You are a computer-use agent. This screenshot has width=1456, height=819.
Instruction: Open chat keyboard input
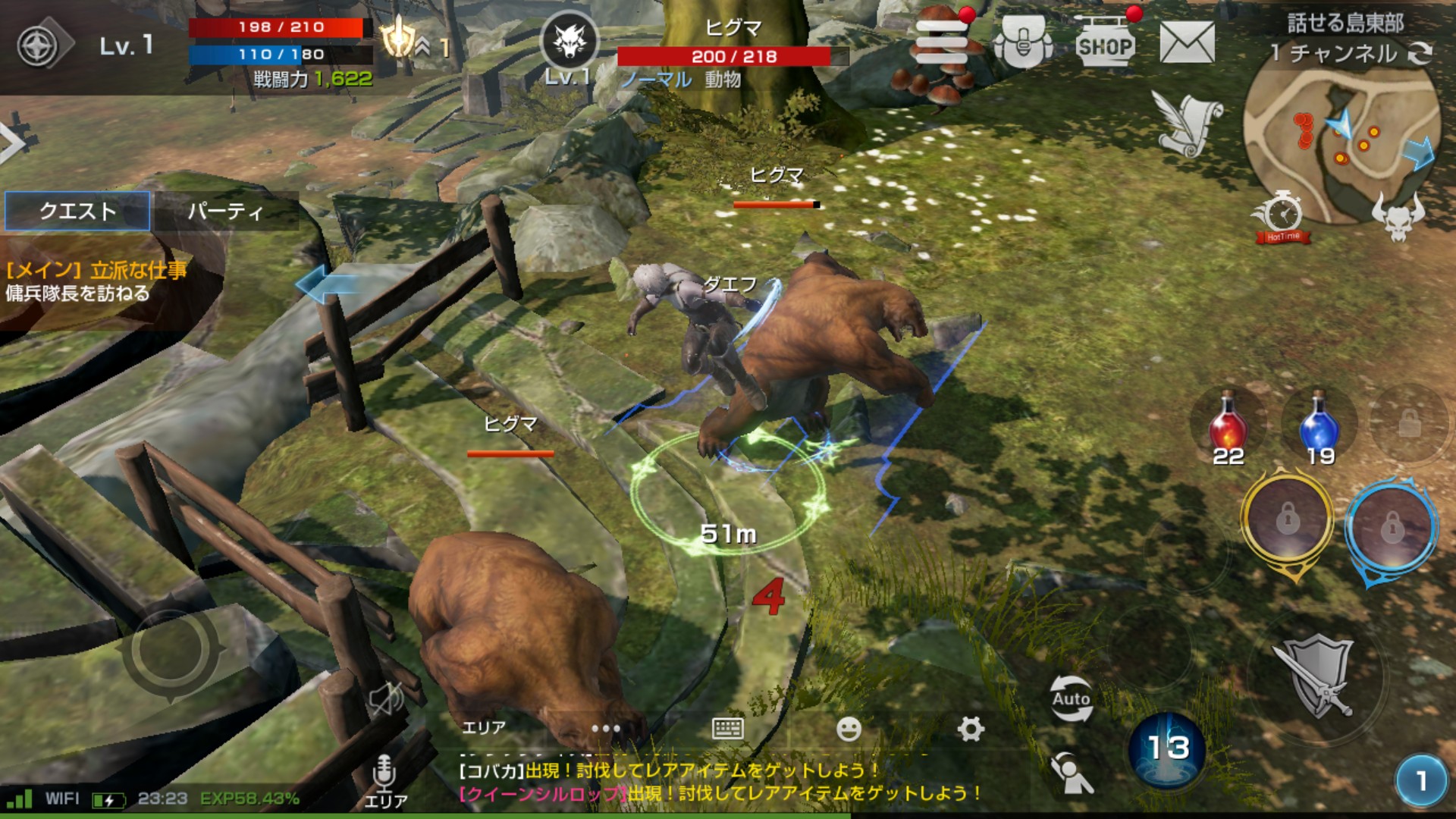727,729
